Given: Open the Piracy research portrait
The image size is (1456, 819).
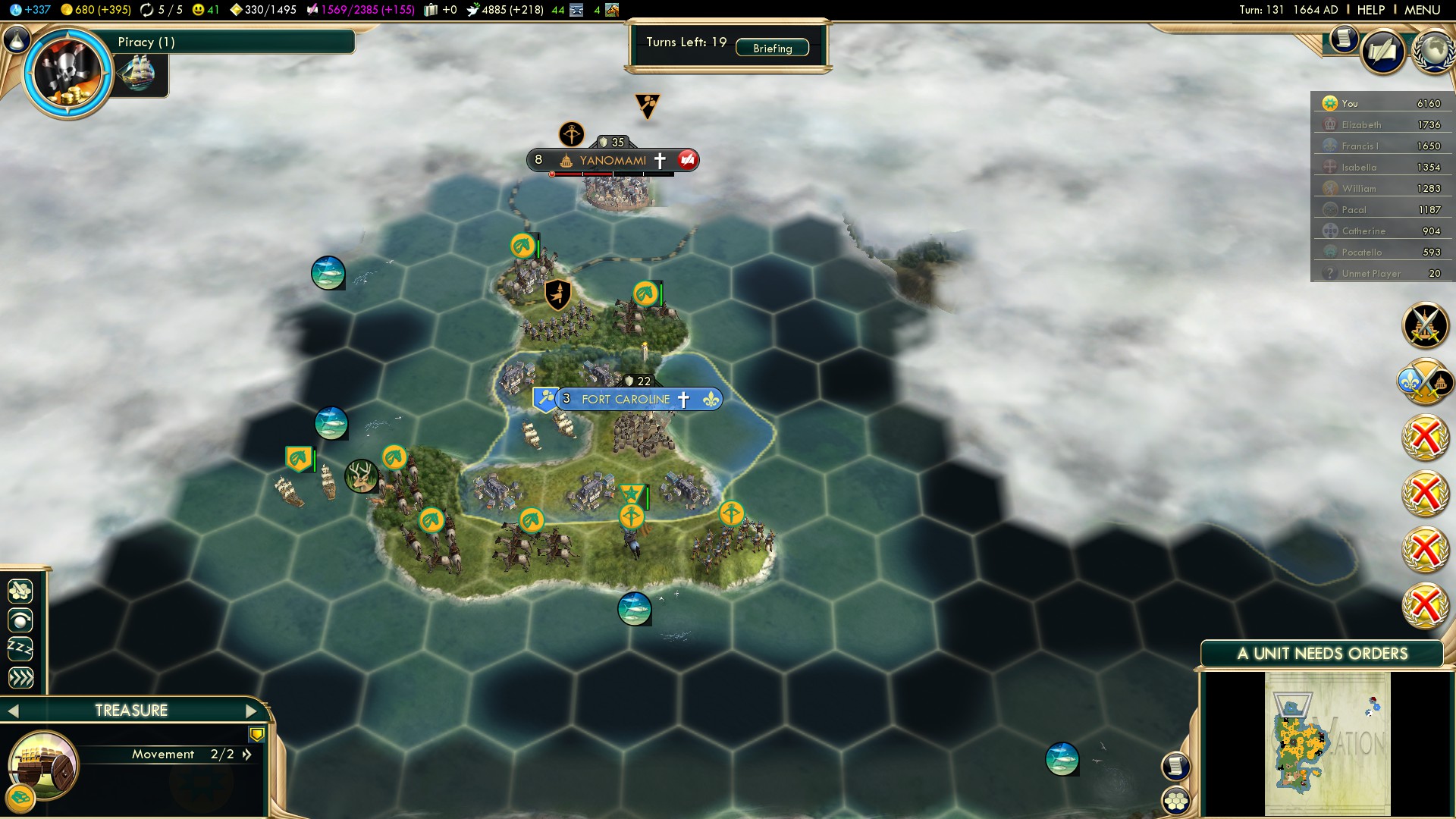Looking at the screenshot, I should point(67,73).
